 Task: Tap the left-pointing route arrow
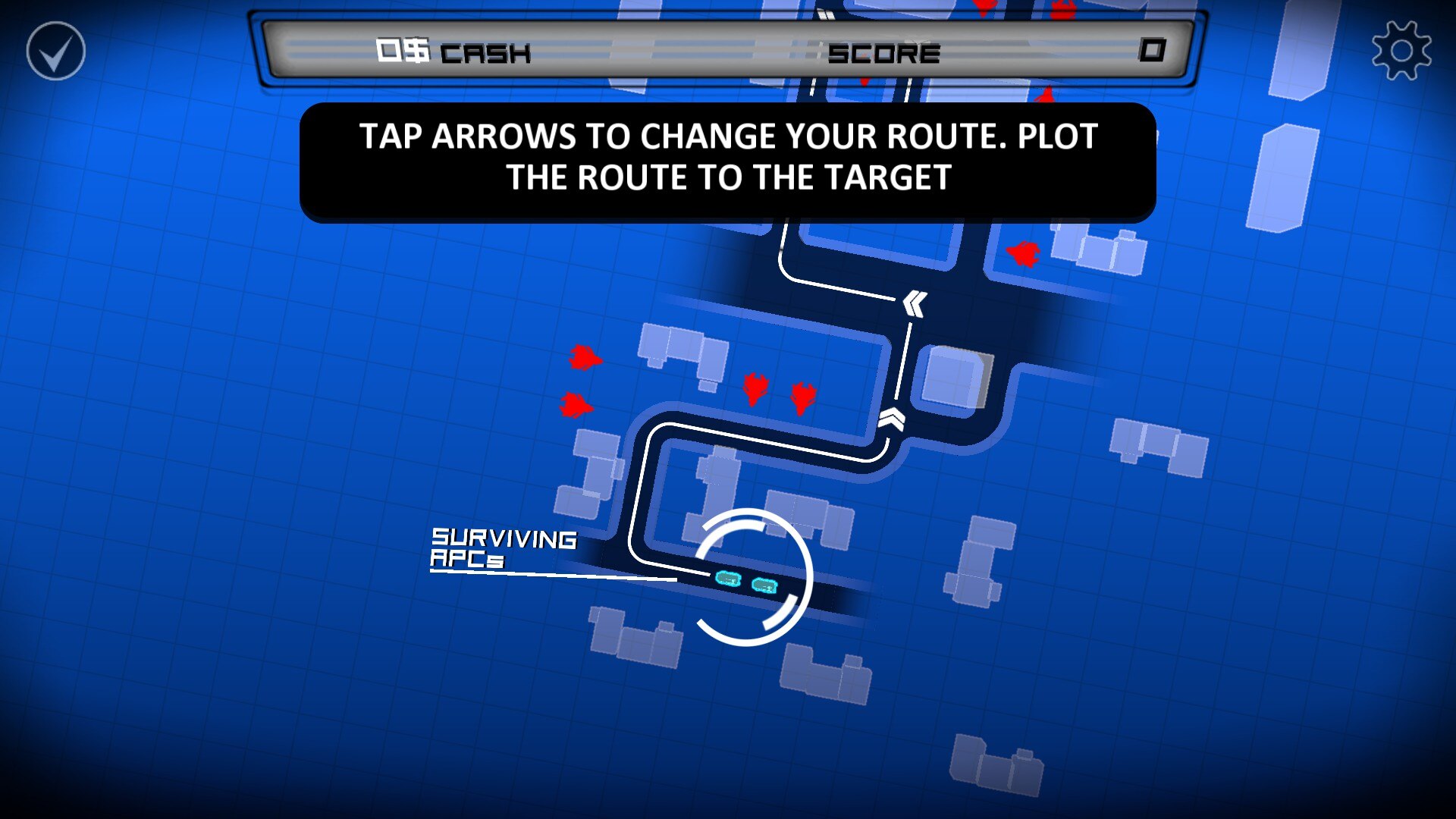click(x=915, y=304)
